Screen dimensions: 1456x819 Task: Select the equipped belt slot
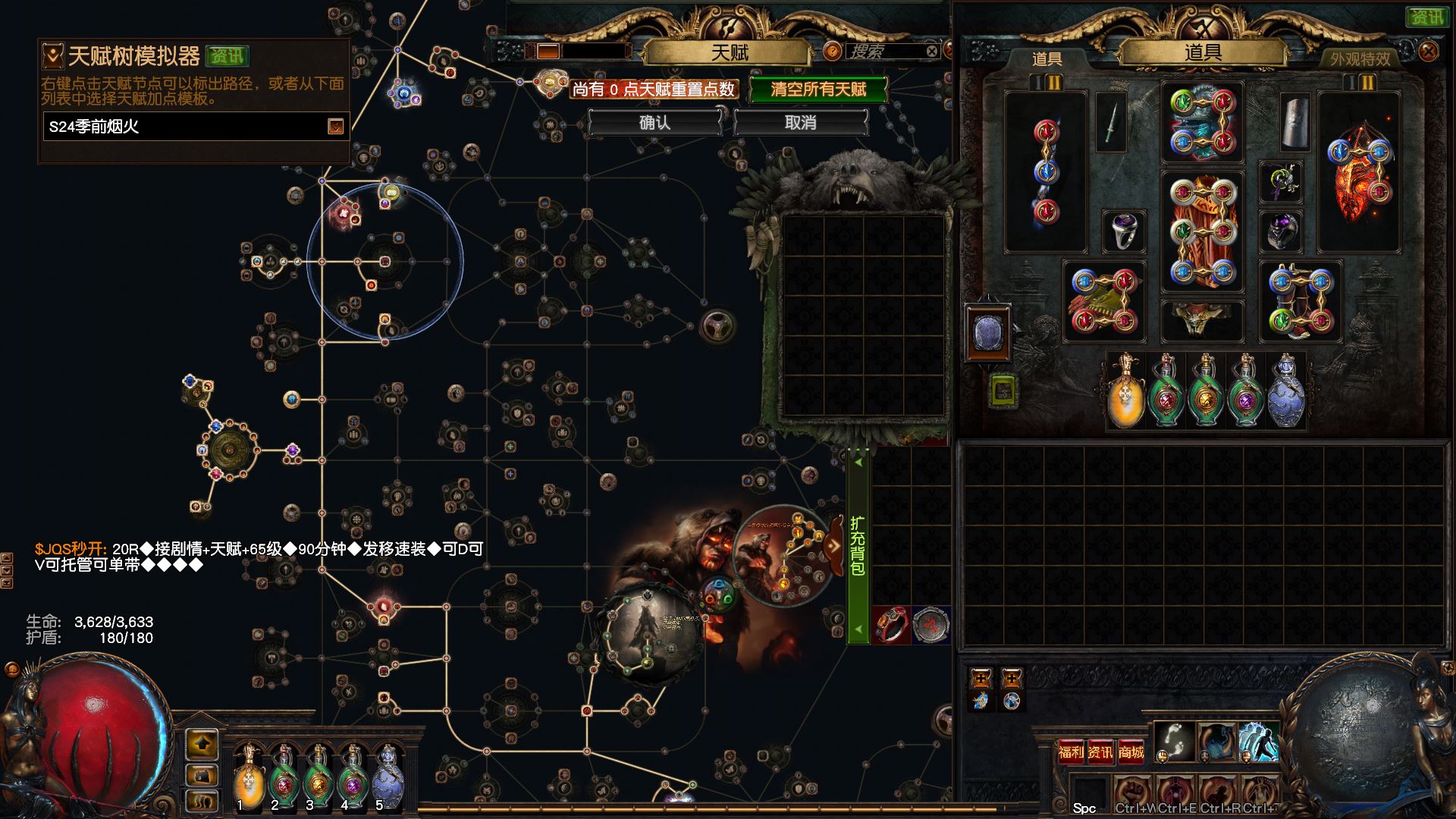tap(1203, 320)
